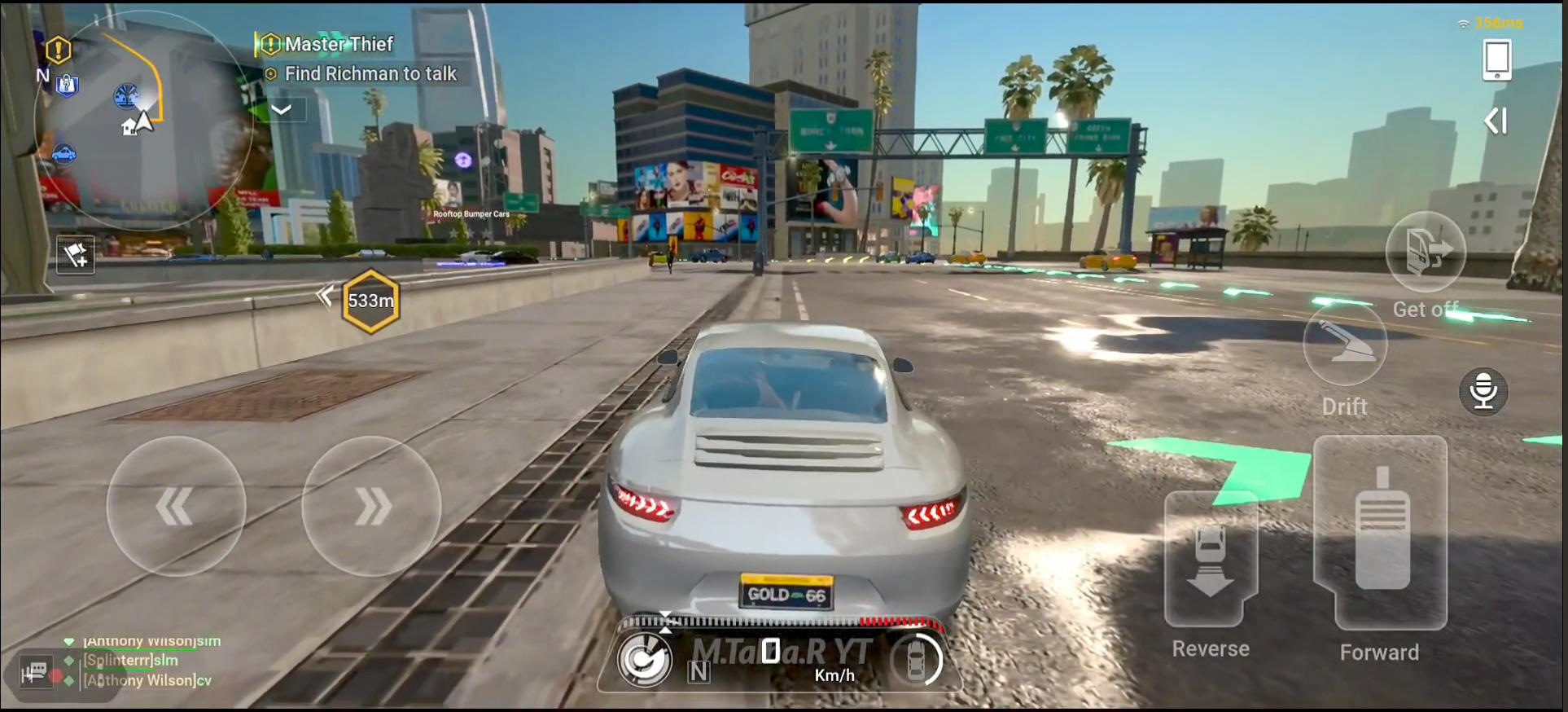Hide the HUD using the arrow toggle at top right
1568x712 pixels.
(x=1496, y=121)
